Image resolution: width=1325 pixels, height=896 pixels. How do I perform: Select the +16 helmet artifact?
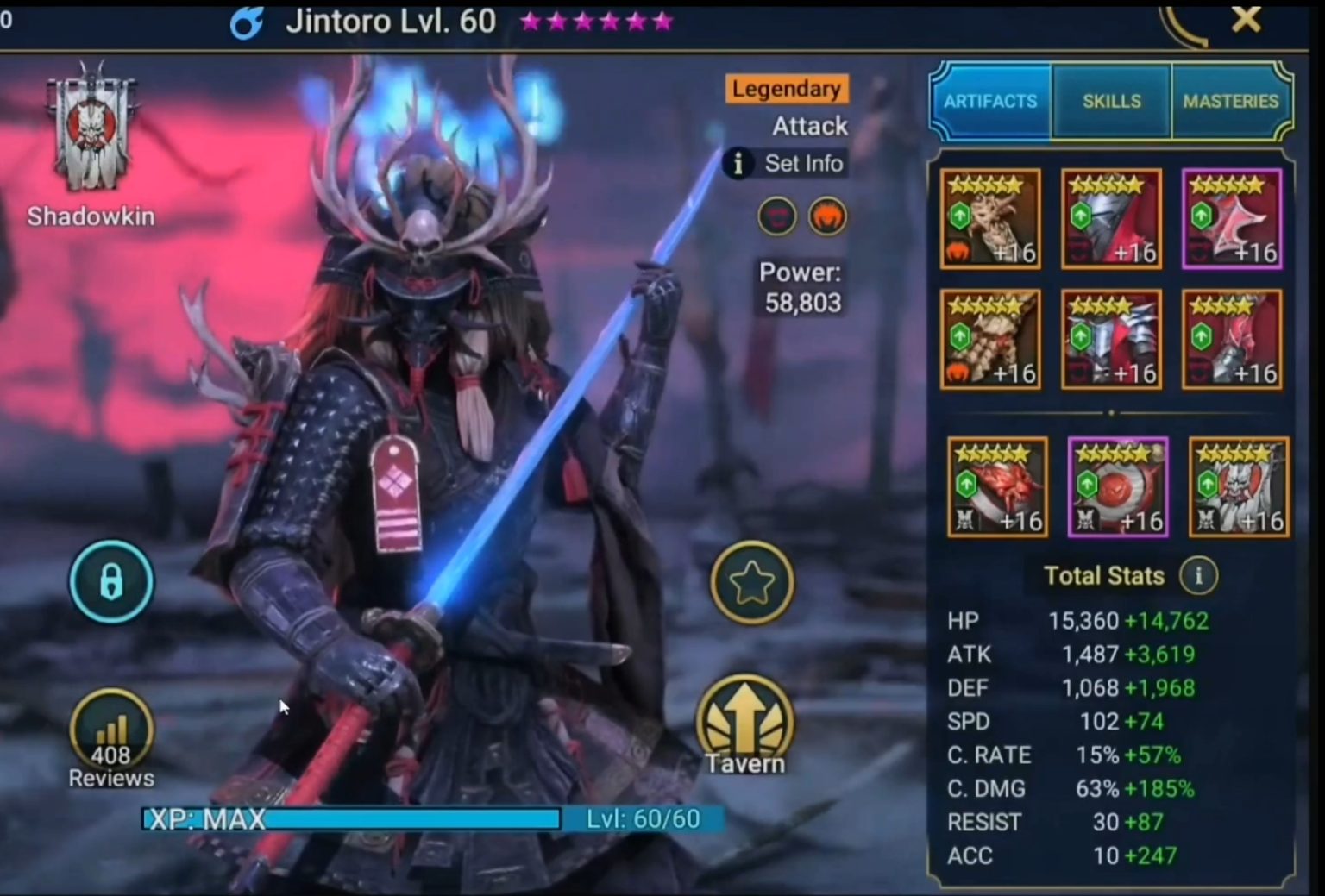[1111, 218]
